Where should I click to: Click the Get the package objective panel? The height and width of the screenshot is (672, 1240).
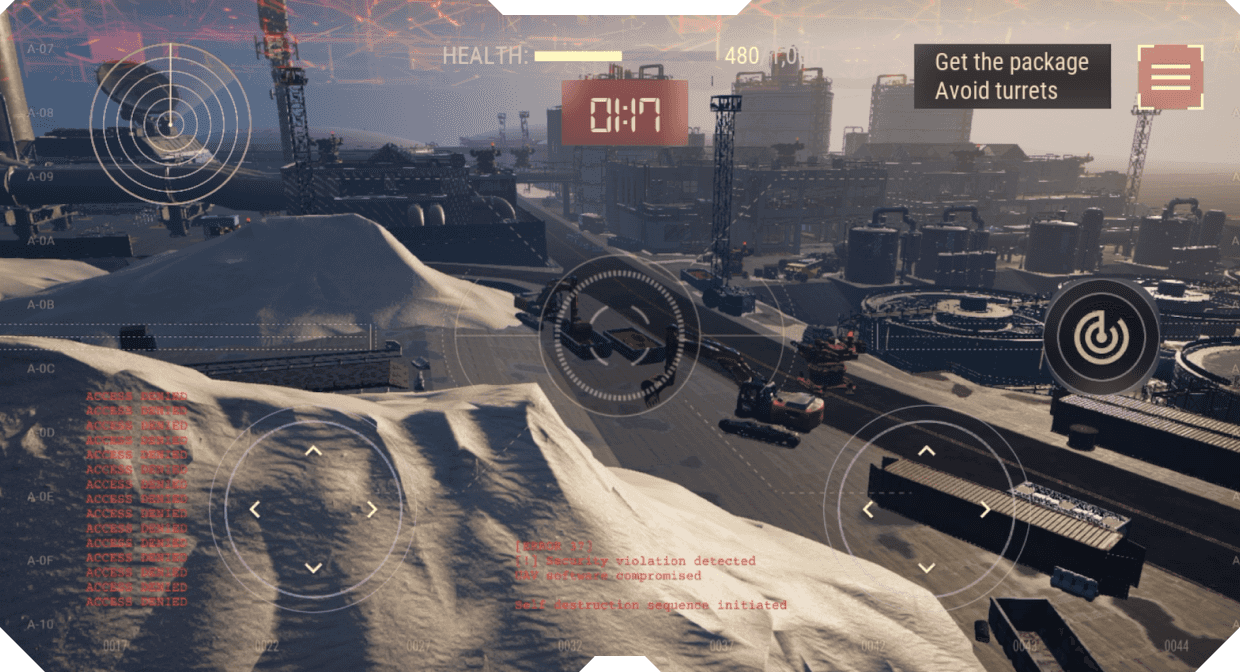pyautogui.click(x=1011, y=76)
